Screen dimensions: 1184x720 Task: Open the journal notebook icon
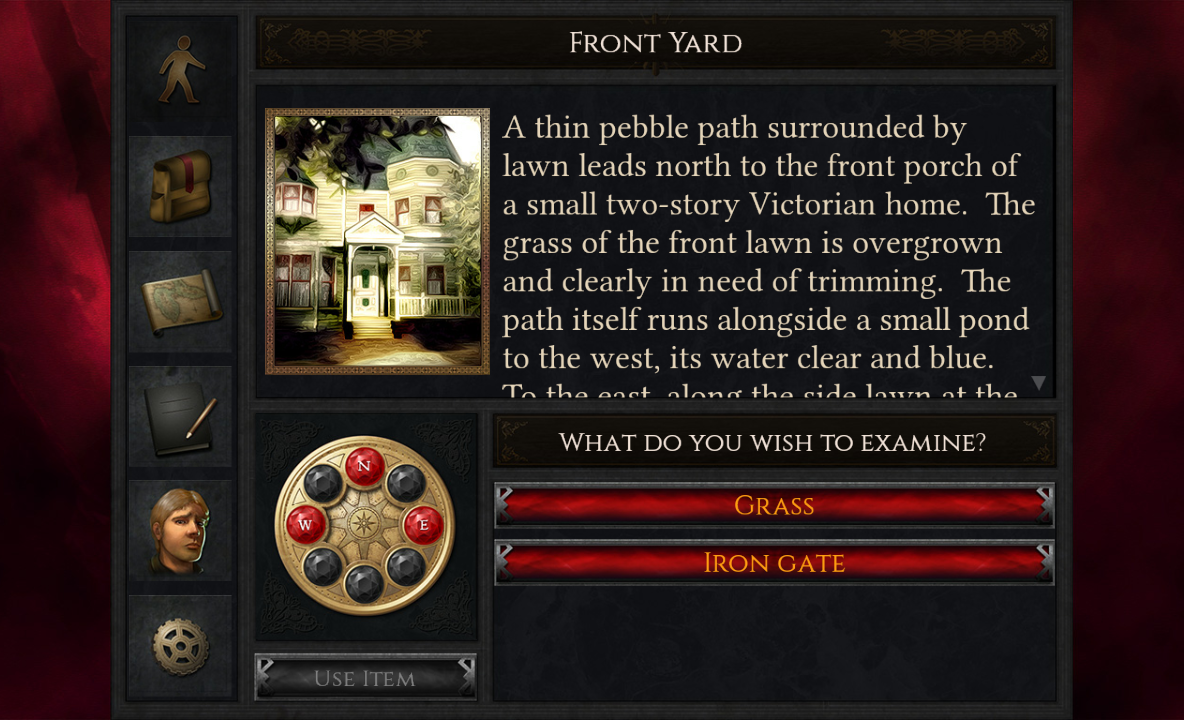[x=180, y=416]
